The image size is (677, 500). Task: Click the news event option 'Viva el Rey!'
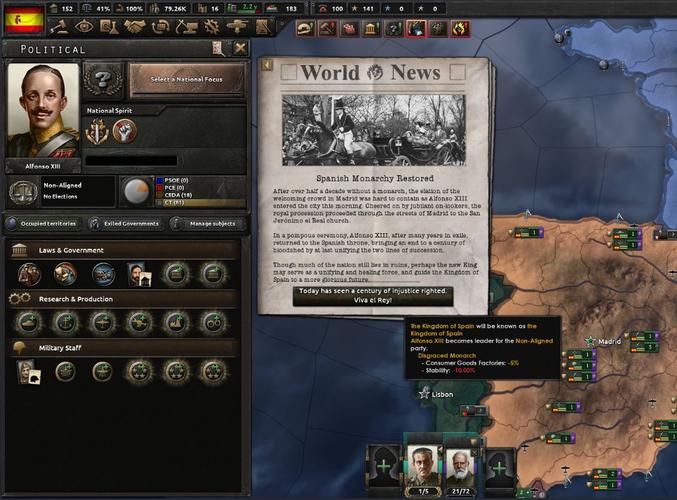[x=372, y=297]
